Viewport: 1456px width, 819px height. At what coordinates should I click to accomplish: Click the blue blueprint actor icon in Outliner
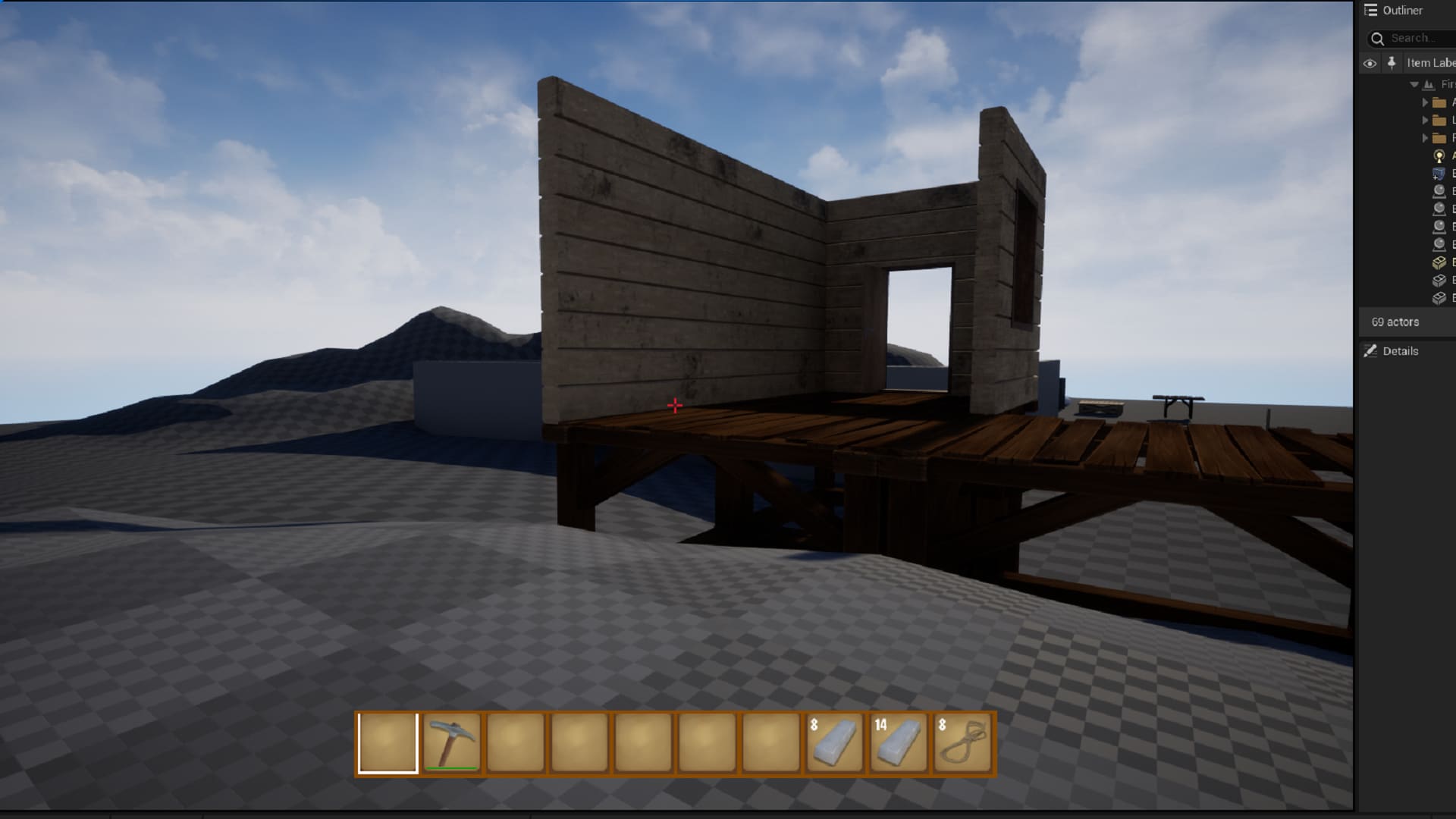1439,174
